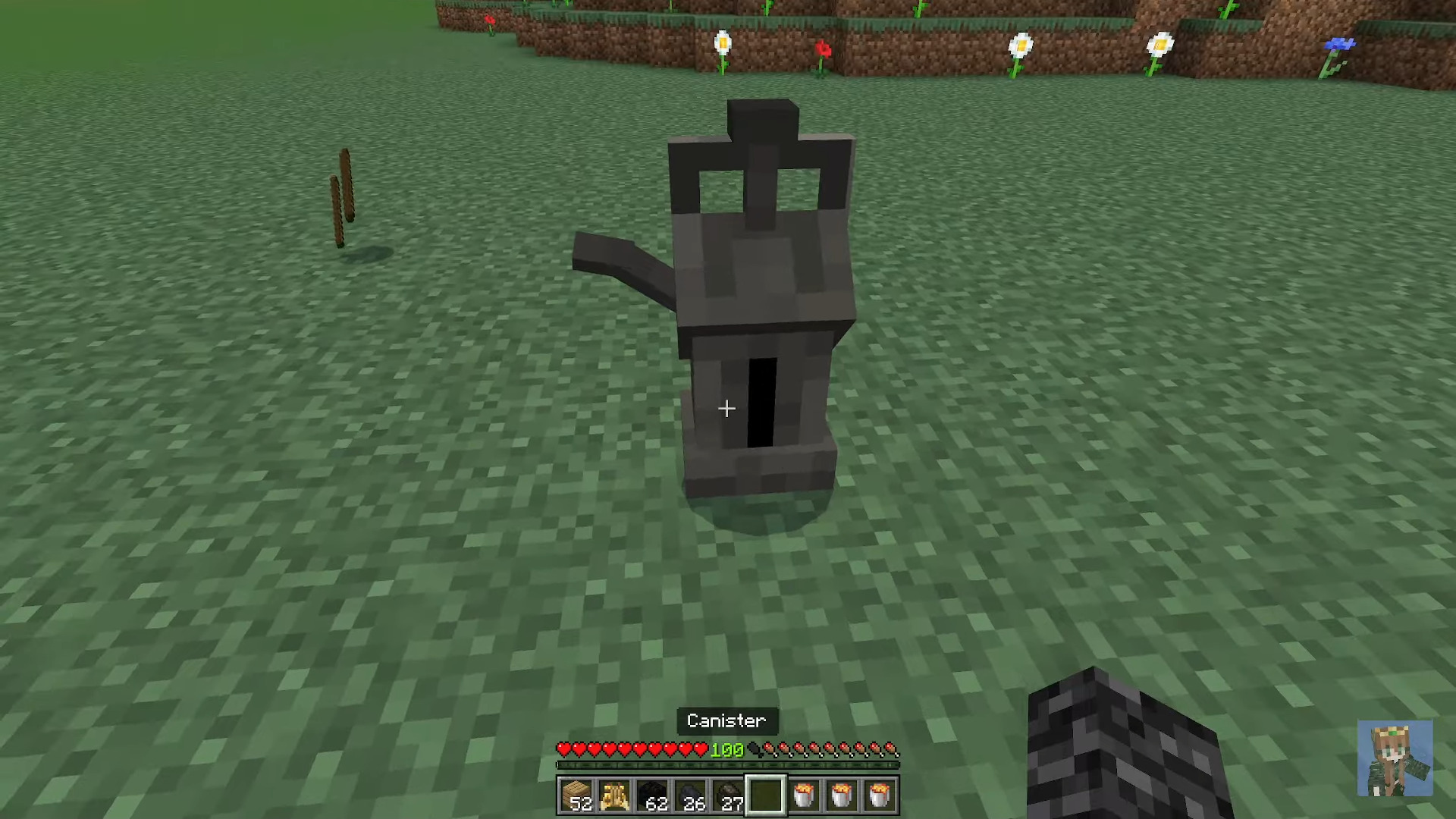The height and width of the screenshot is (819, 1456).
Task: Select the first flaming bucket in the hotbar
Action: coord(804,794)
